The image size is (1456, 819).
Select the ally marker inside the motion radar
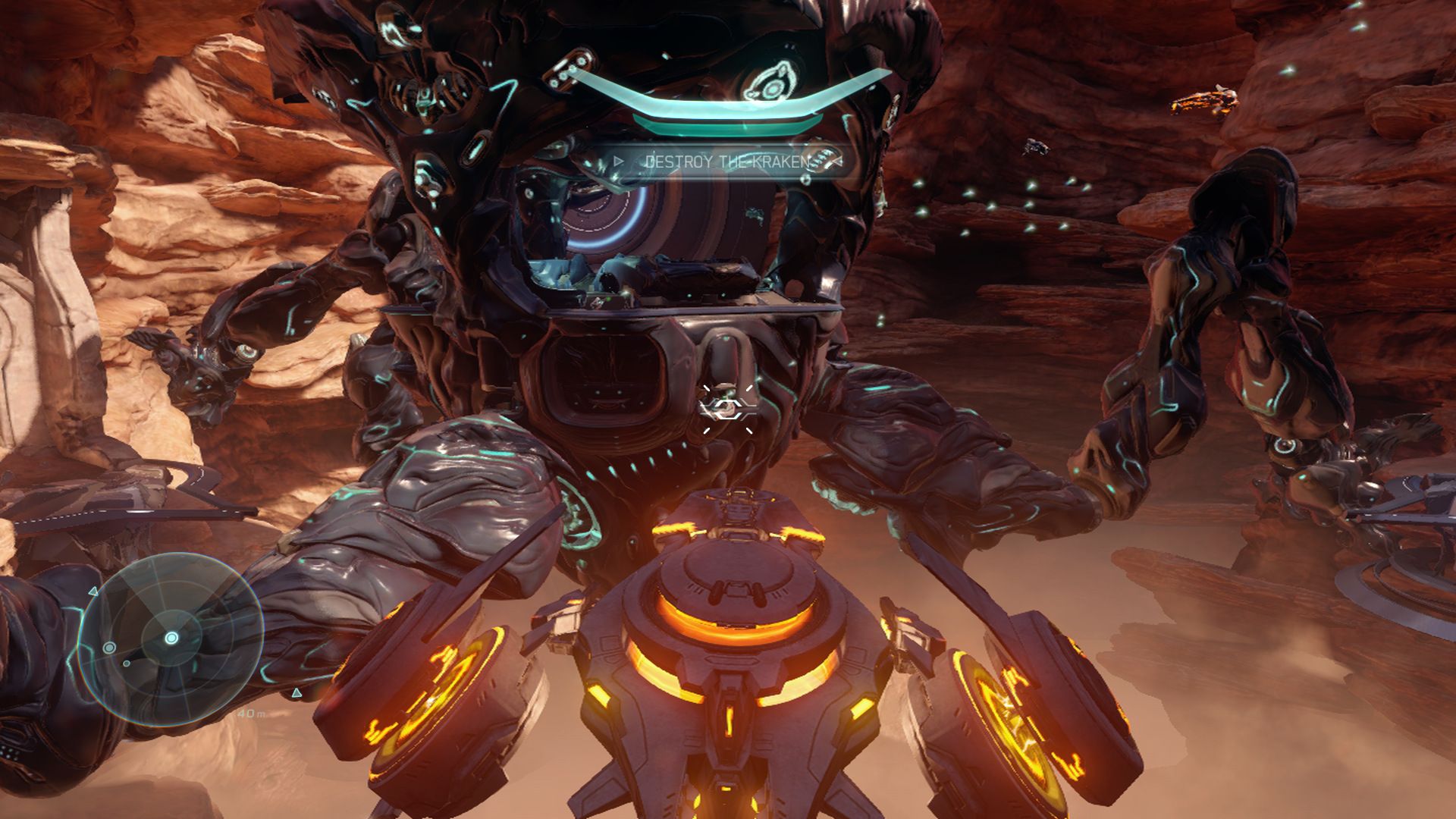109,648
